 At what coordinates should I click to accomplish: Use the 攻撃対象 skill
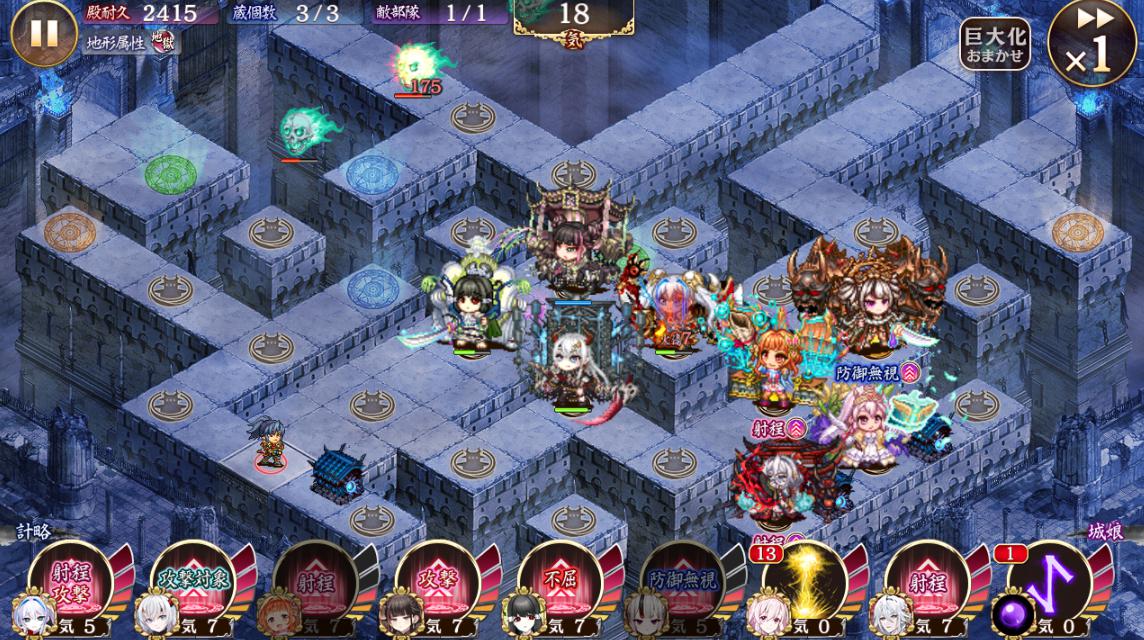tap(192, 583)
